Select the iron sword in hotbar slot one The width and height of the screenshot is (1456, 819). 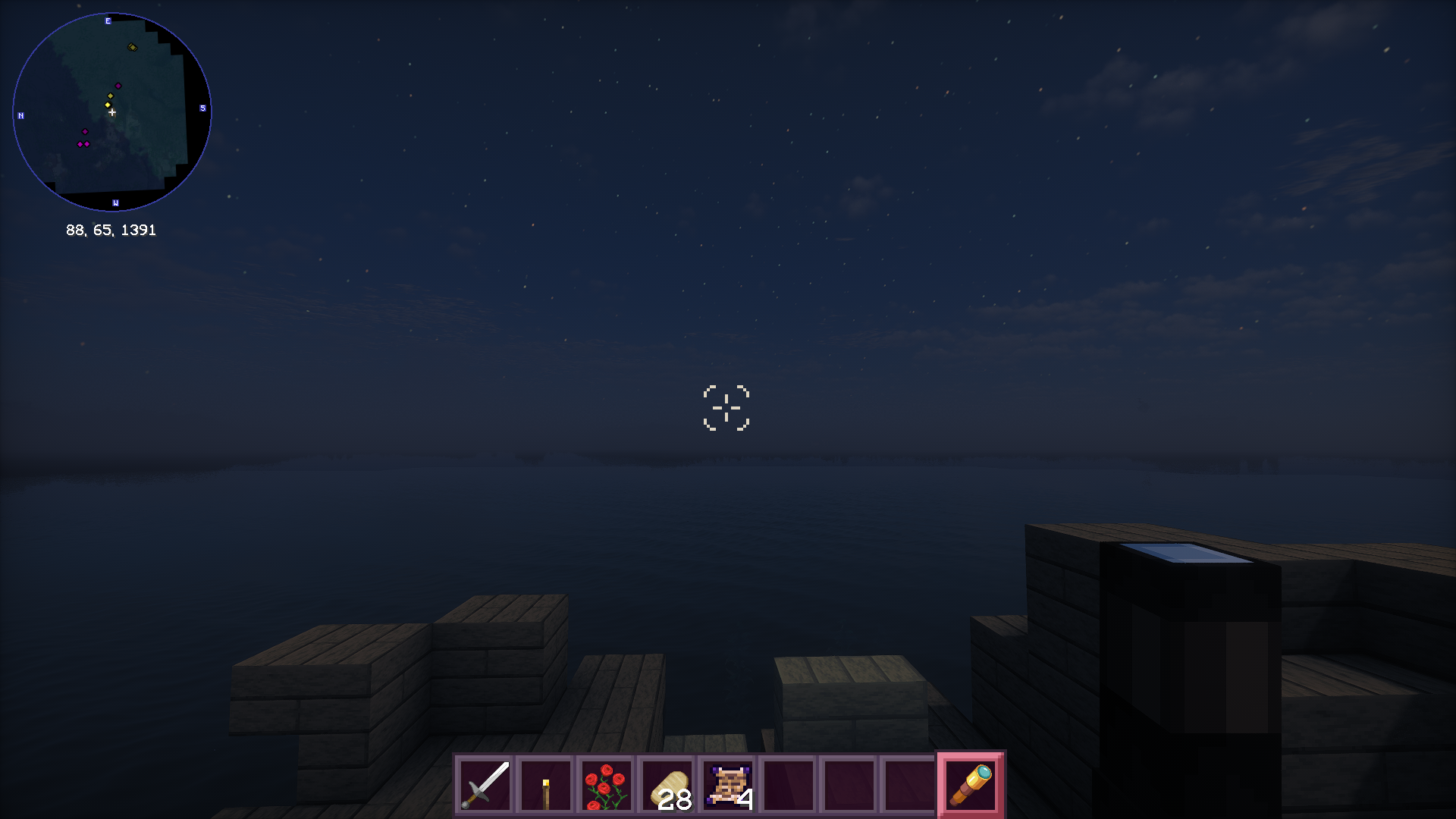[485, 784]
